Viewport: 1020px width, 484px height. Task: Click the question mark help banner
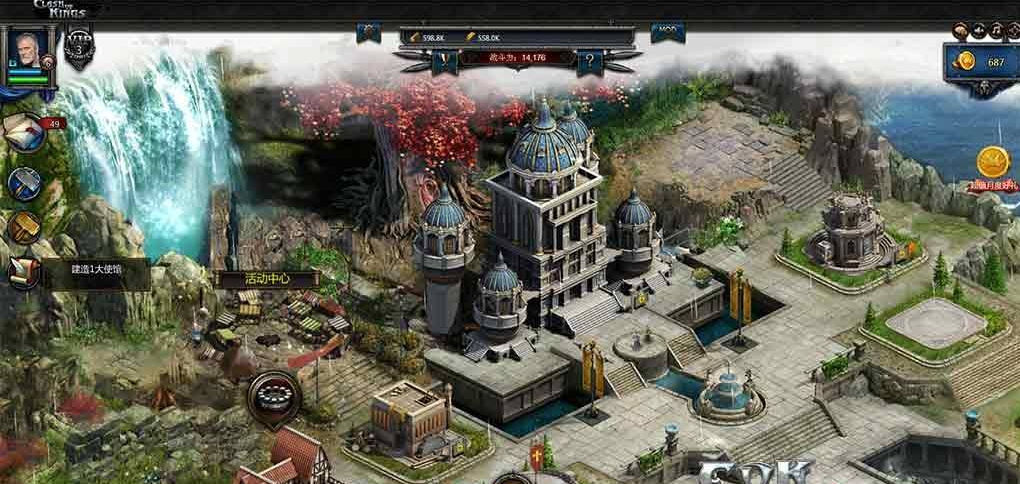(x=590, y=60)
